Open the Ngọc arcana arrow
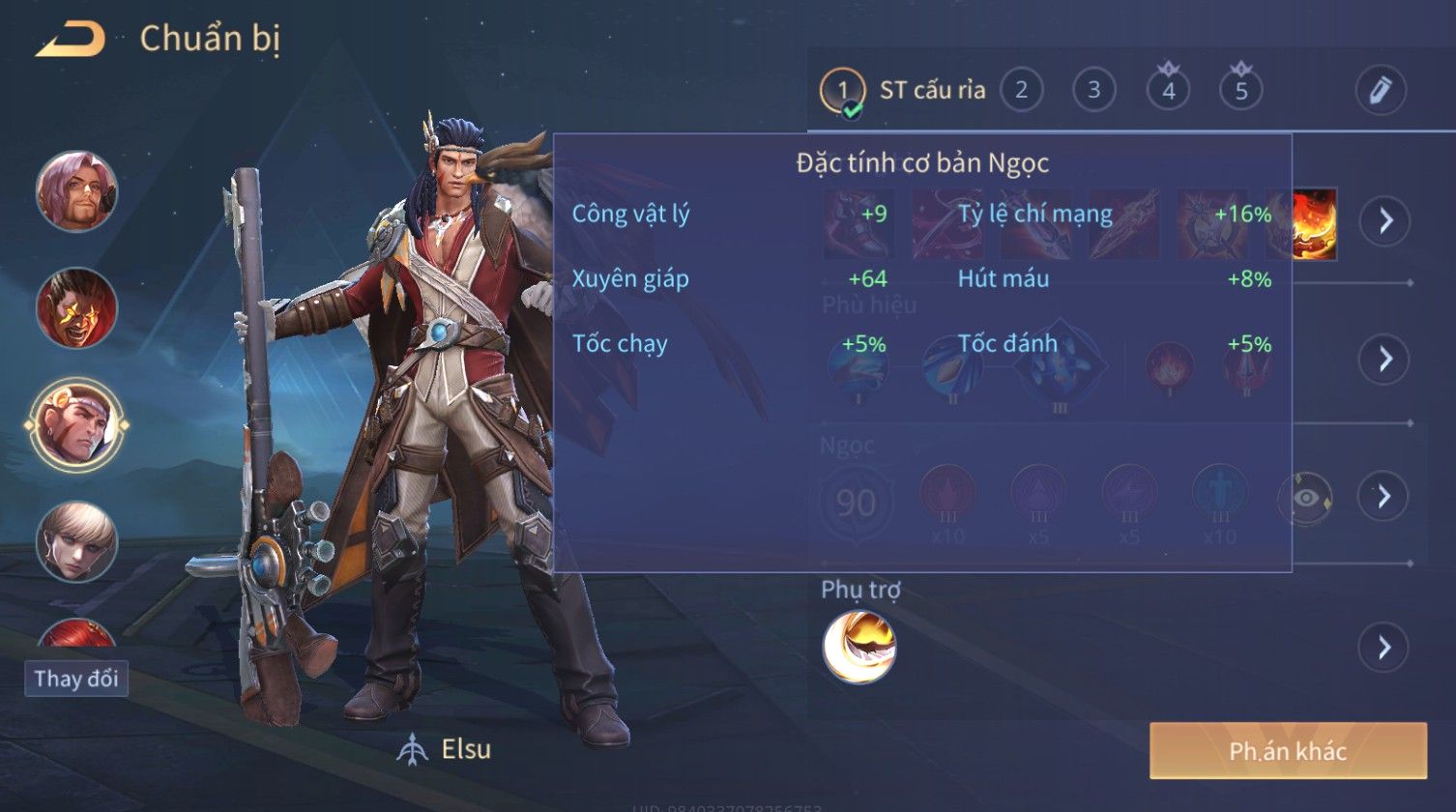This screenshot has width=1456, height=812. [x=1383, y=496]
